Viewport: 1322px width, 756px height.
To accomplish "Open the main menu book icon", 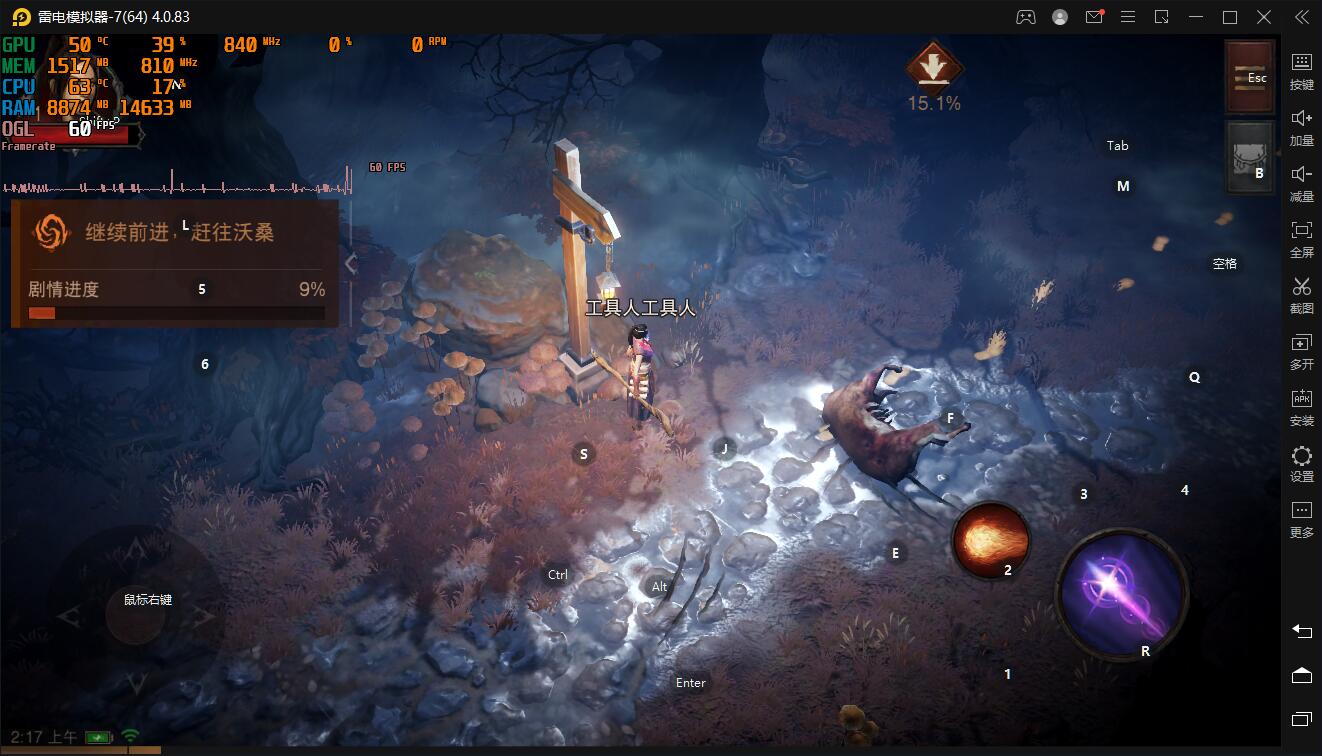I will [1249, 77].
